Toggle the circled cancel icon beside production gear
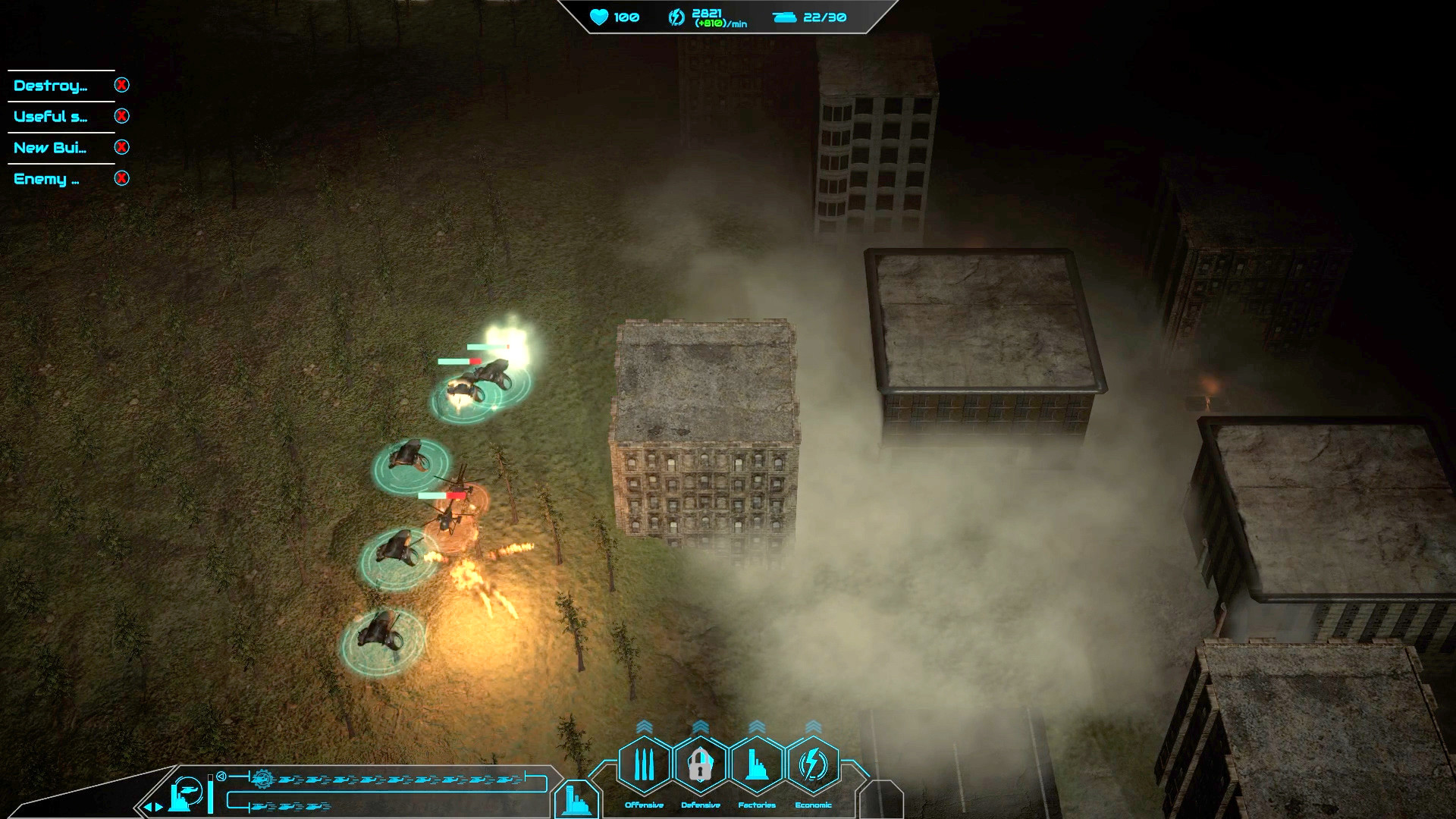This screenshot has height=819, width=1456. tap(221, 775)
